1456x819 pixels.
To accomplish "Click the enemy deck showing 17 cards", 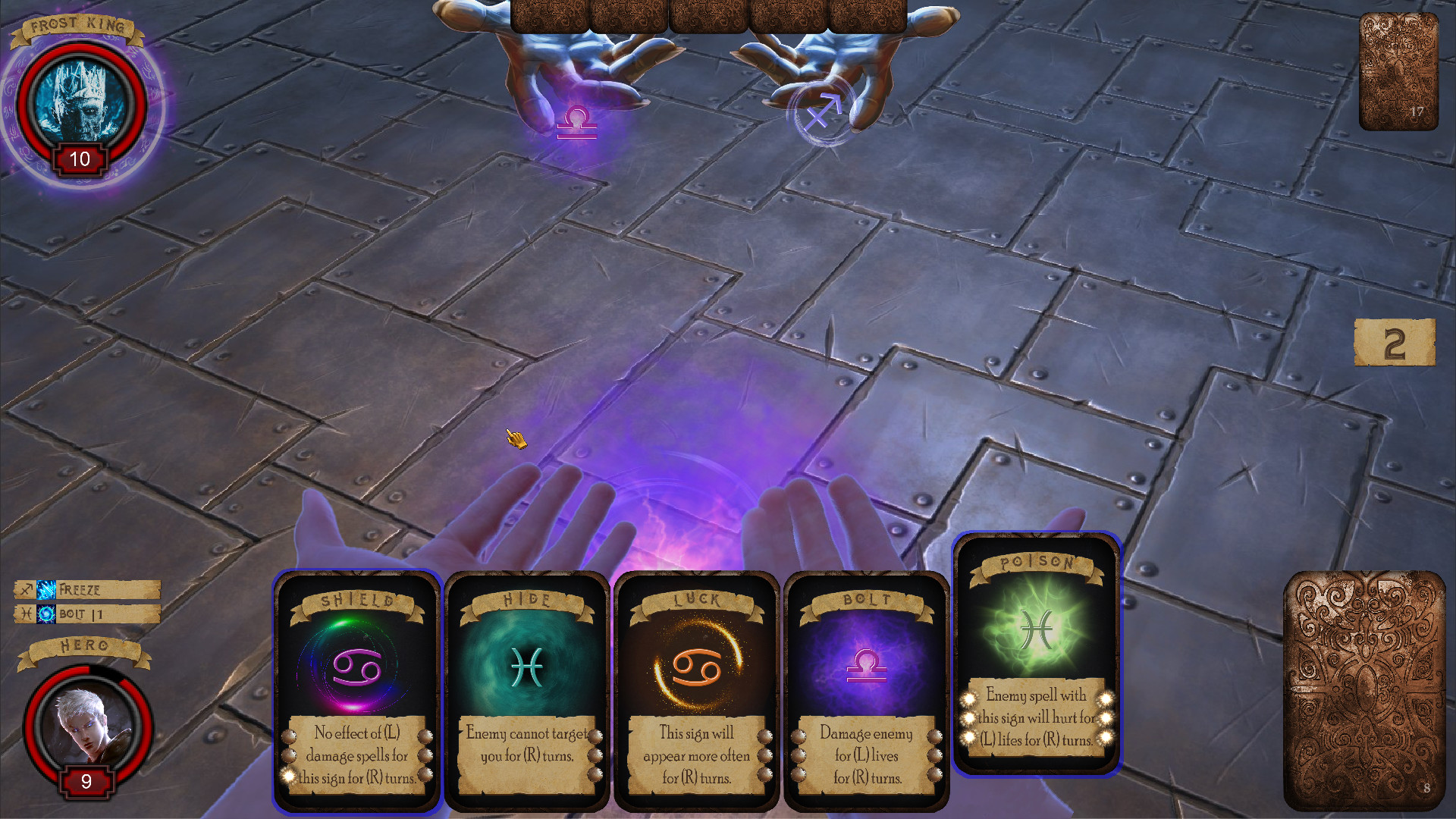I will pos(1399,72).
